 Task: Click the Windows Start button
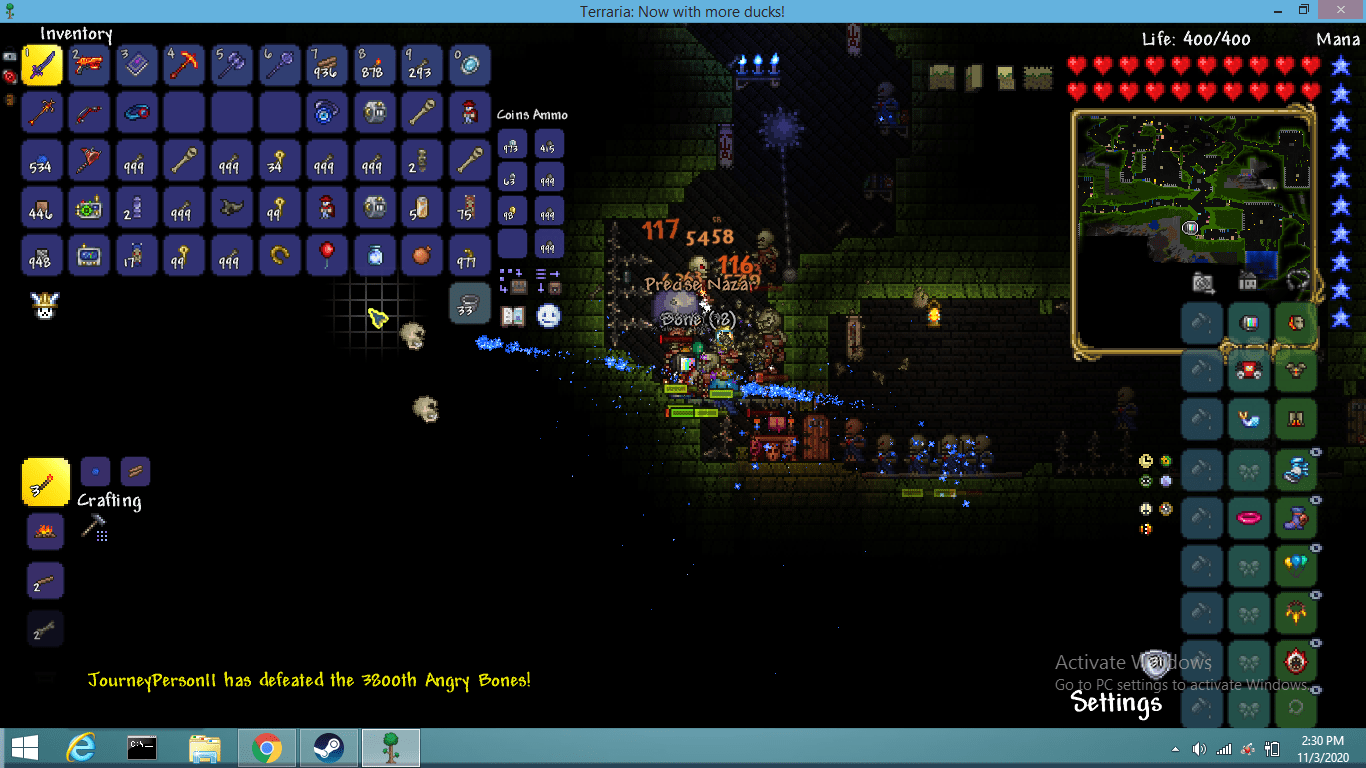(x=22, y=747)
